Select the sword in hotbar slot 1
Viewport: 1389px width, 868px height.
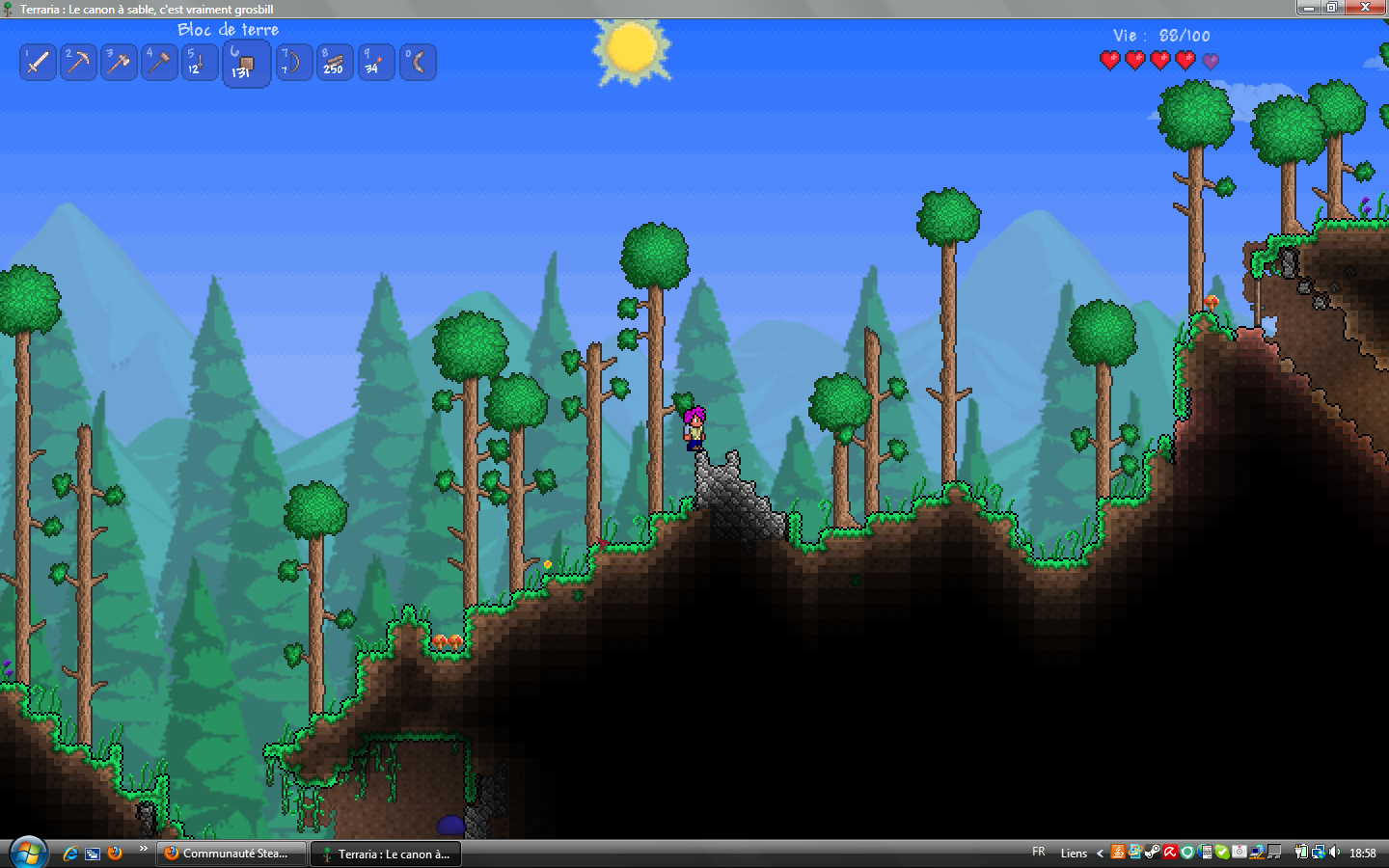pos(38,63)
